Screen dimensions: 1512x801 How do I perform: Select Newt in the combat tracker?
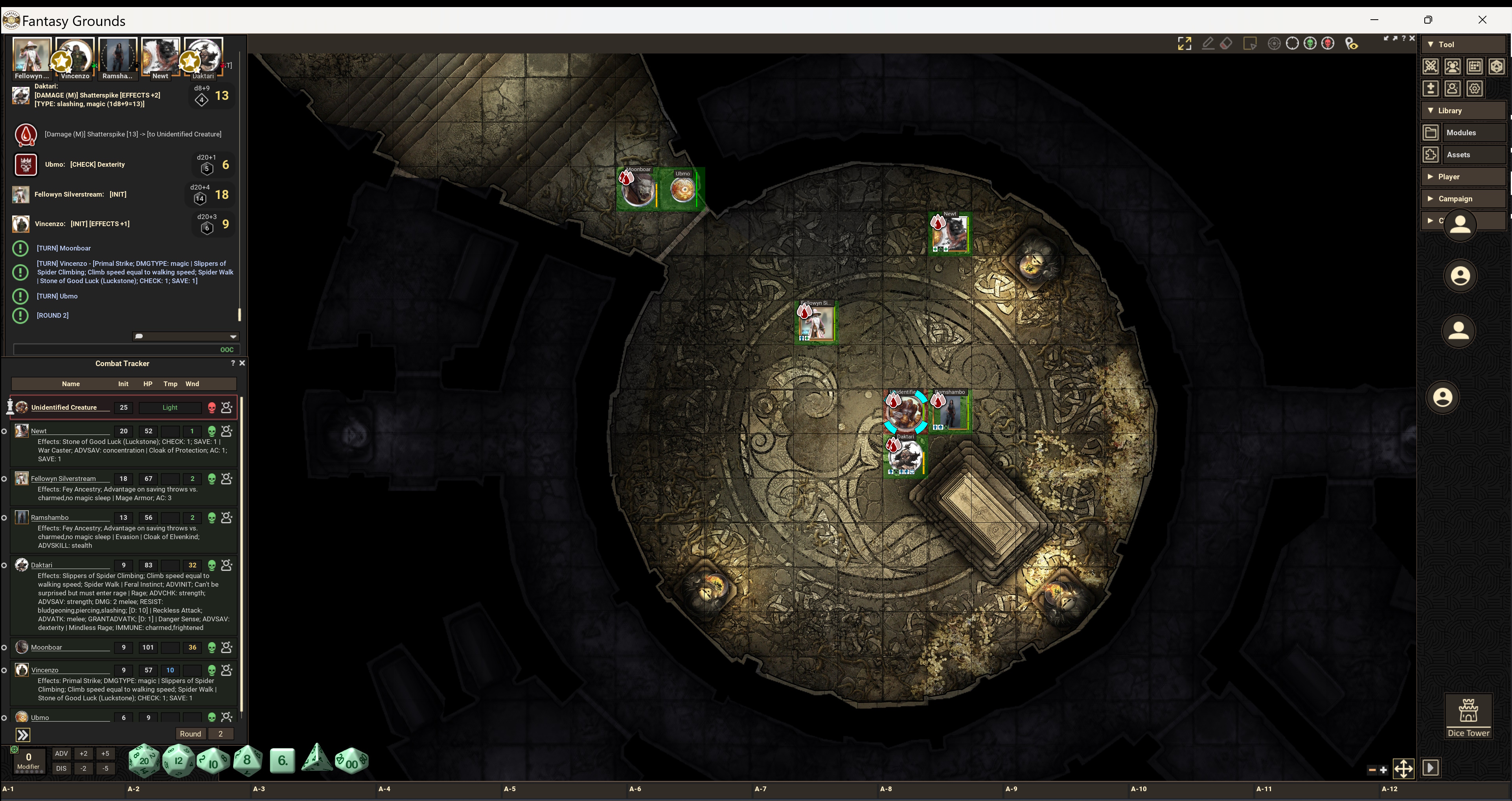[39, 431]
